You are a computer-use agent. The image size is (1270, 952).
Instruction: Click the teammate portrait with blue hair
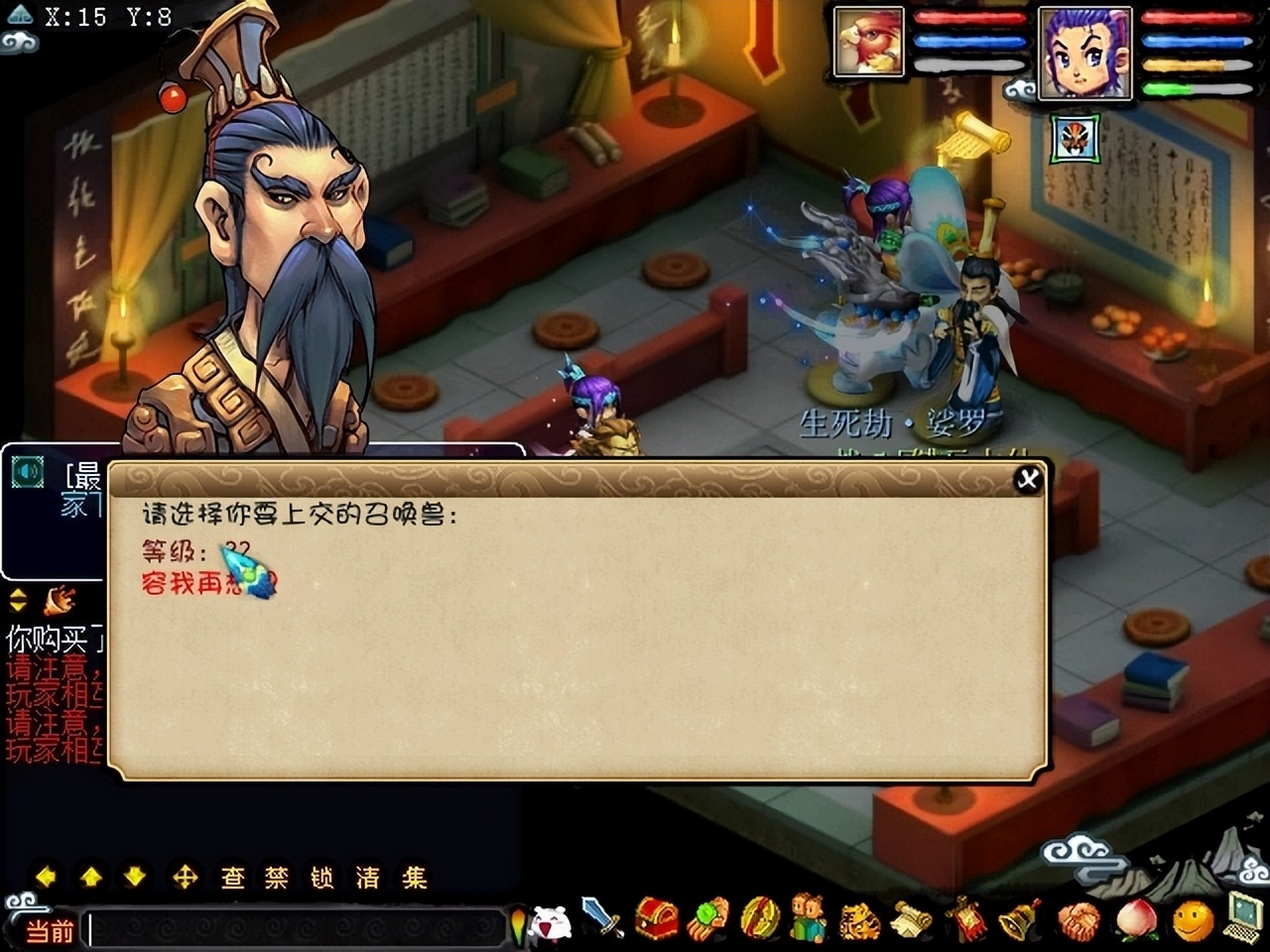[x=1086, y=55]
